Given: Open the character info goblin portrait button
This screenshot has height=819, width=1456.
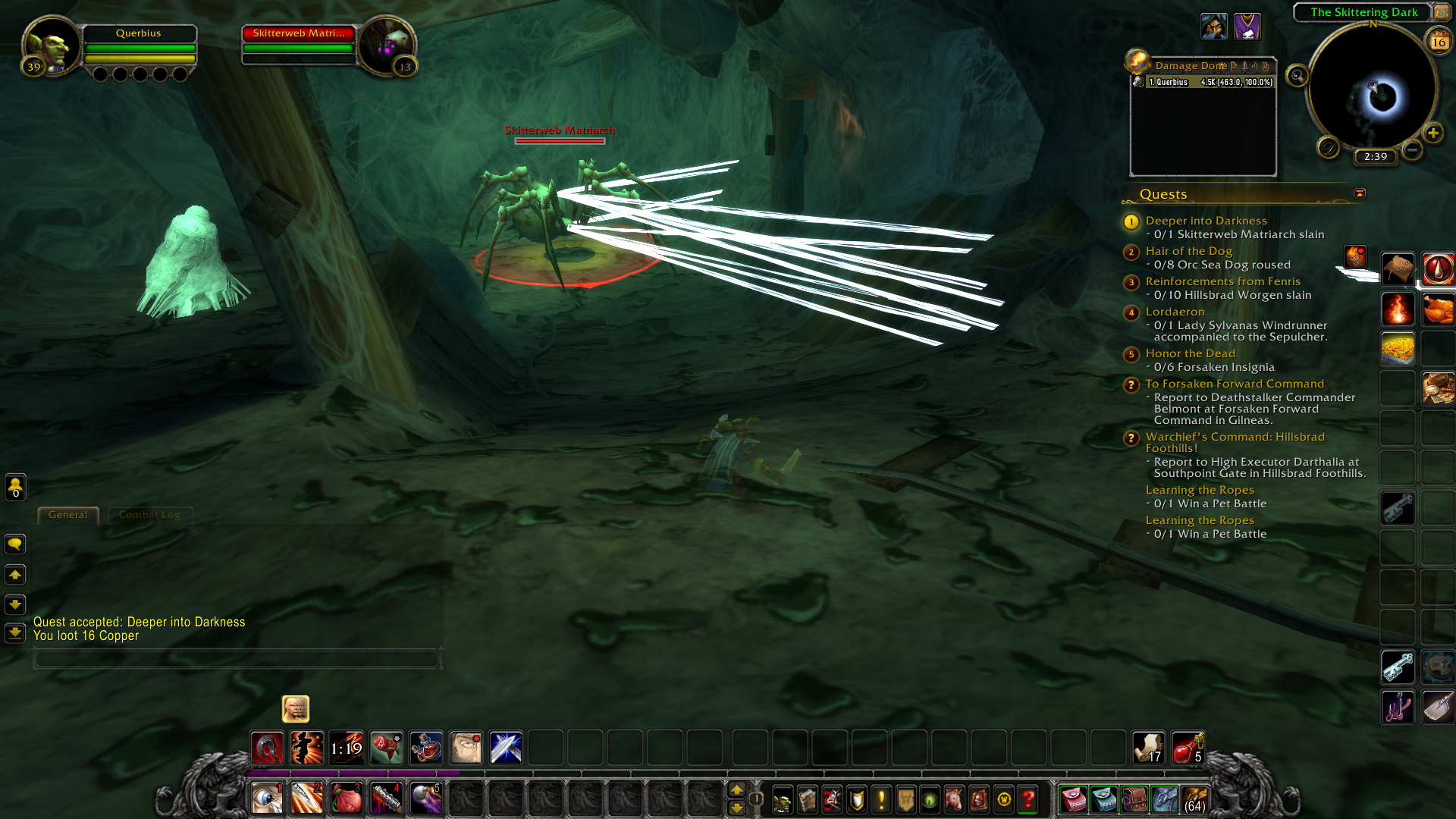Looking at the screenshot, I should click(782, 799).
